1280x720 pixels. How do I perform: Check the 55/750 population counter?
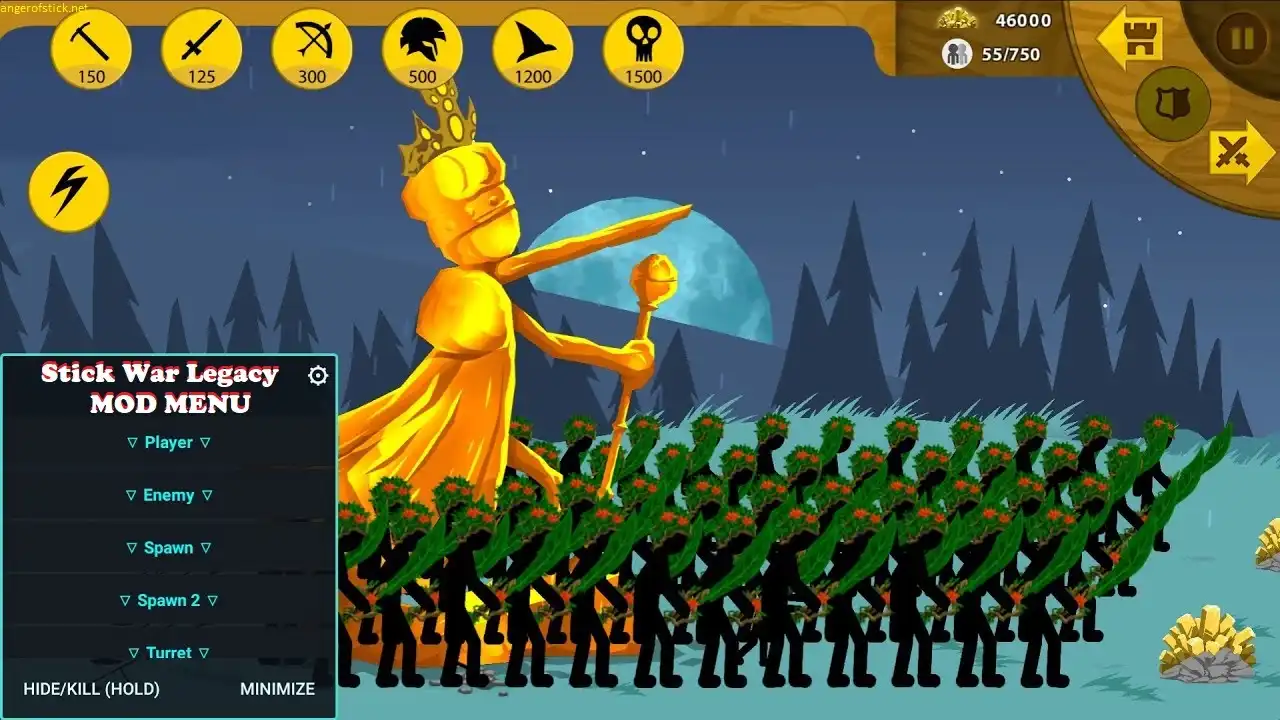pyautogui.click(x=1009, y=55)
